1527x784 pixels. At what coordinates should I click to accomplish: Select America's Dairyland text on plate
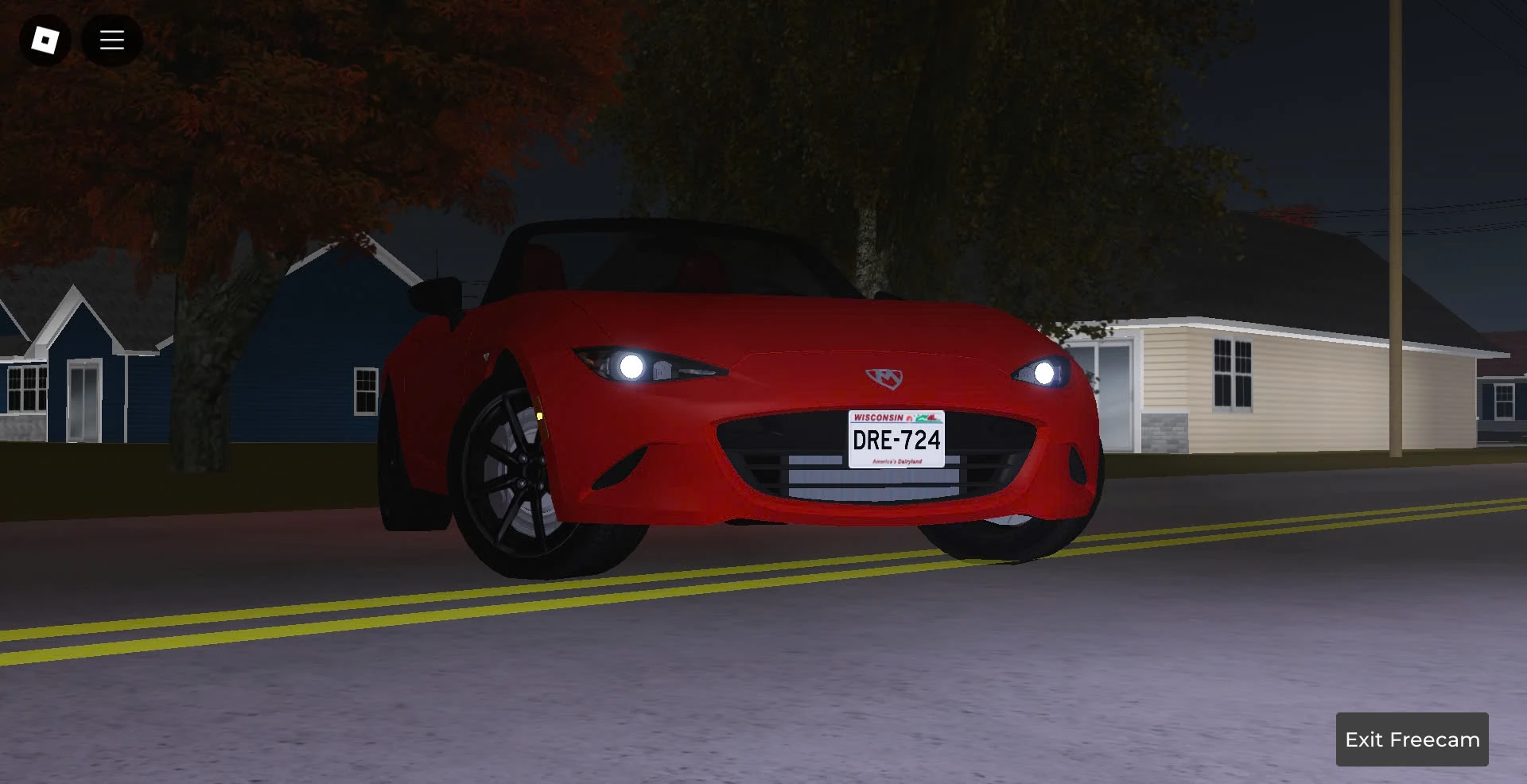tap(896, 460)
